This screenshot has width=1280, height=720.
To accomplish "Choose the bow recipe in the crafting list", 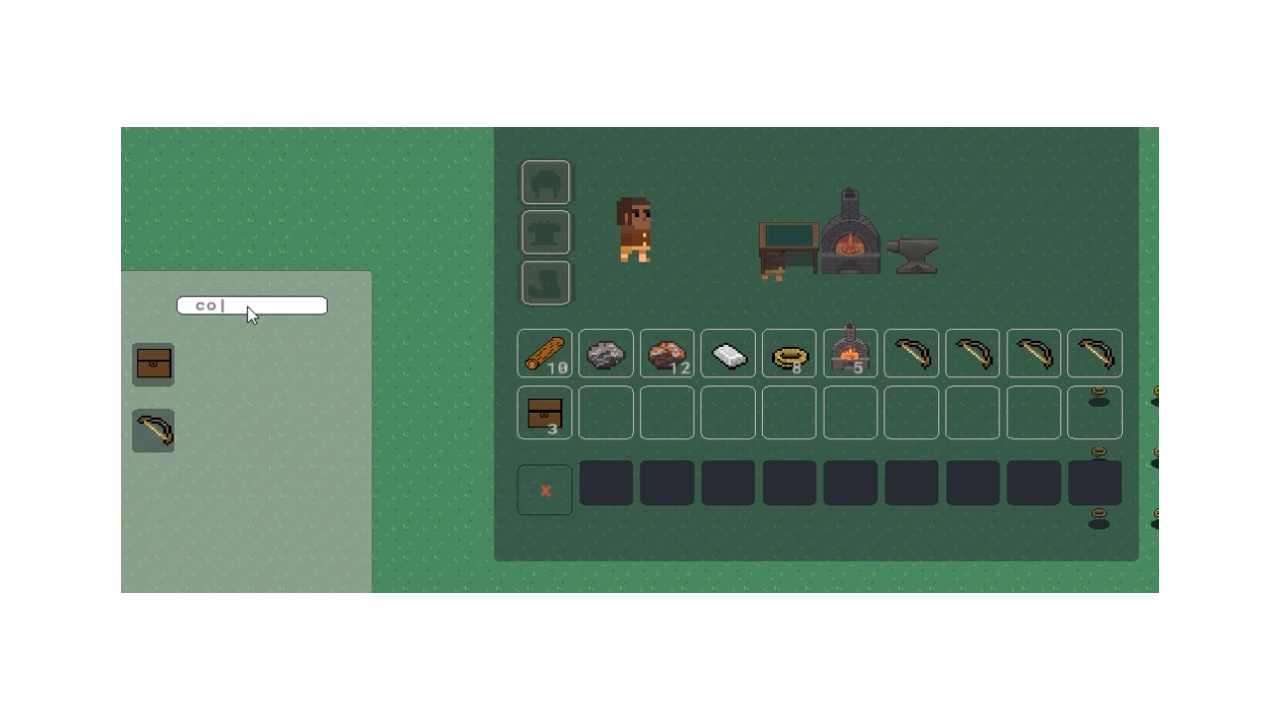I will pyautogui.click(x=153, y=430).
